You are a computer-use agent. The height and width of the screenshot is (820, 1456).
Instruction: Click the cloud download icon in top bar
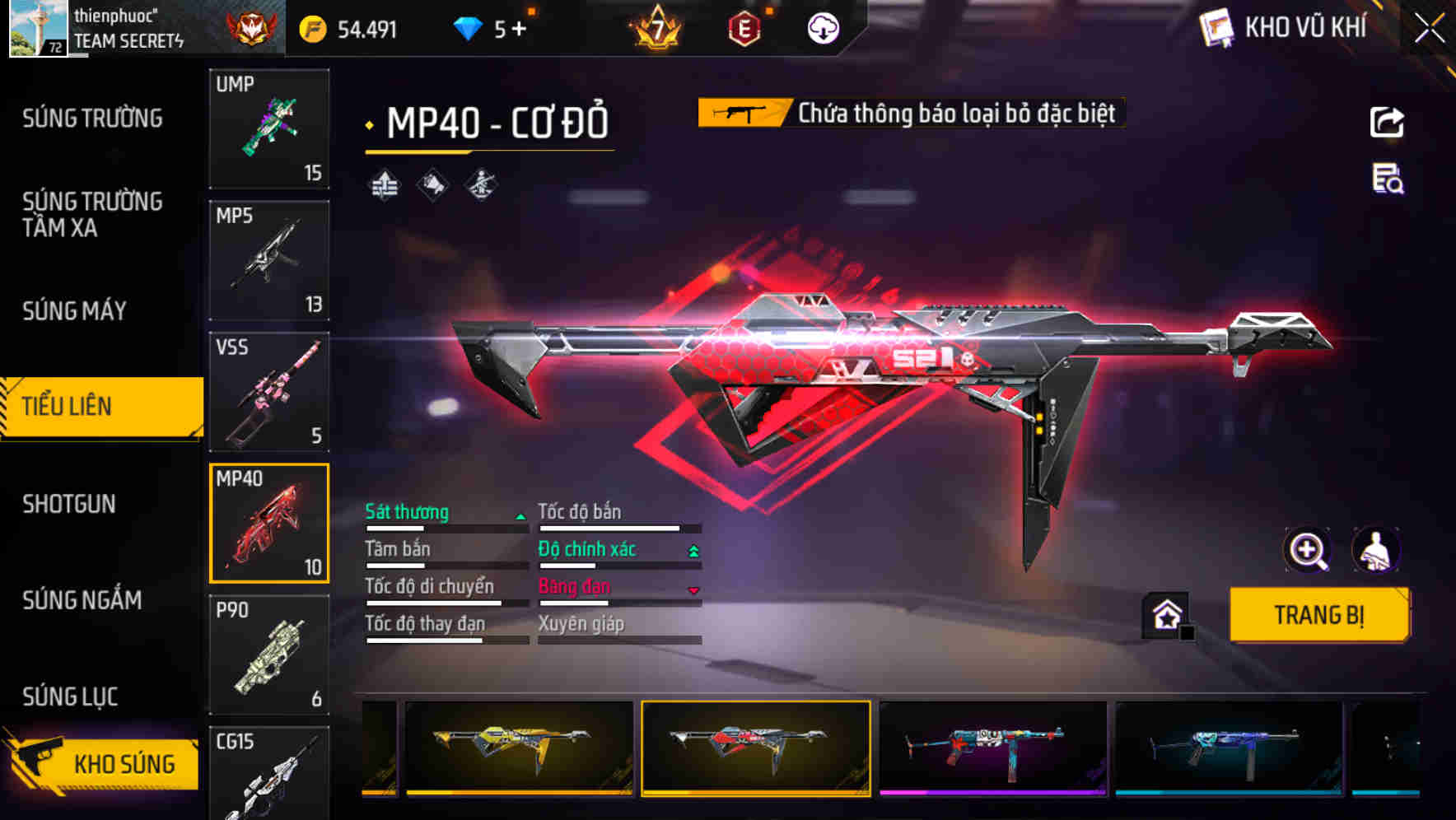pos(823,27)
